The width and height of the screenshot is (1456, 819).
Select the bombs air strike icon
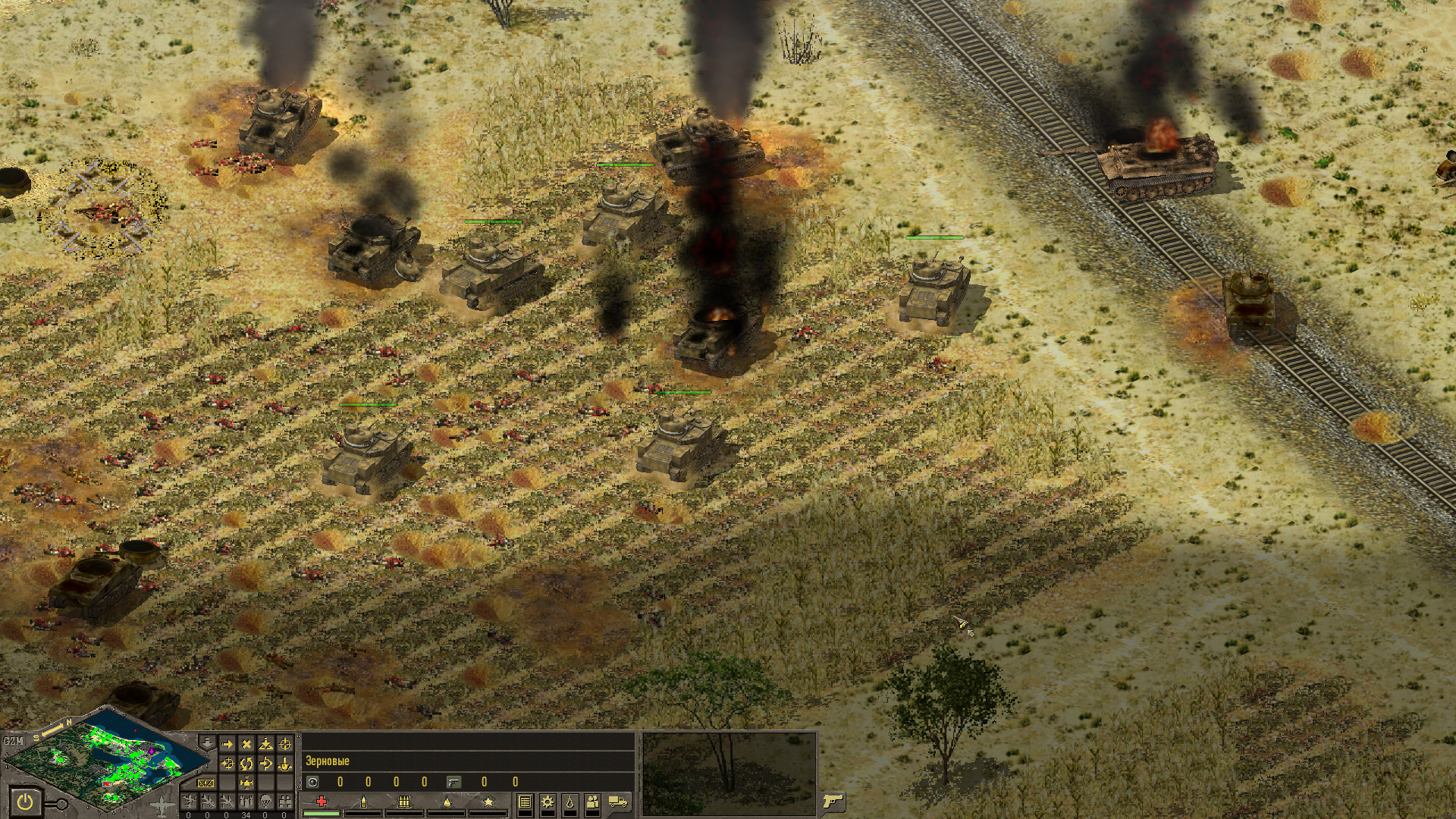[x=246, y=802]
